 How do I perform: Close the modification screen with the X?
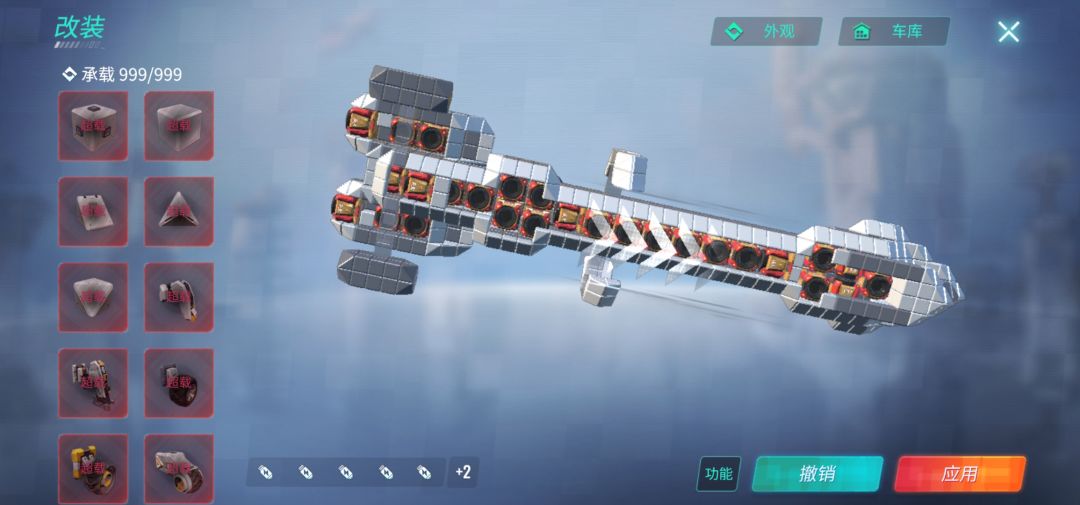1008,32
